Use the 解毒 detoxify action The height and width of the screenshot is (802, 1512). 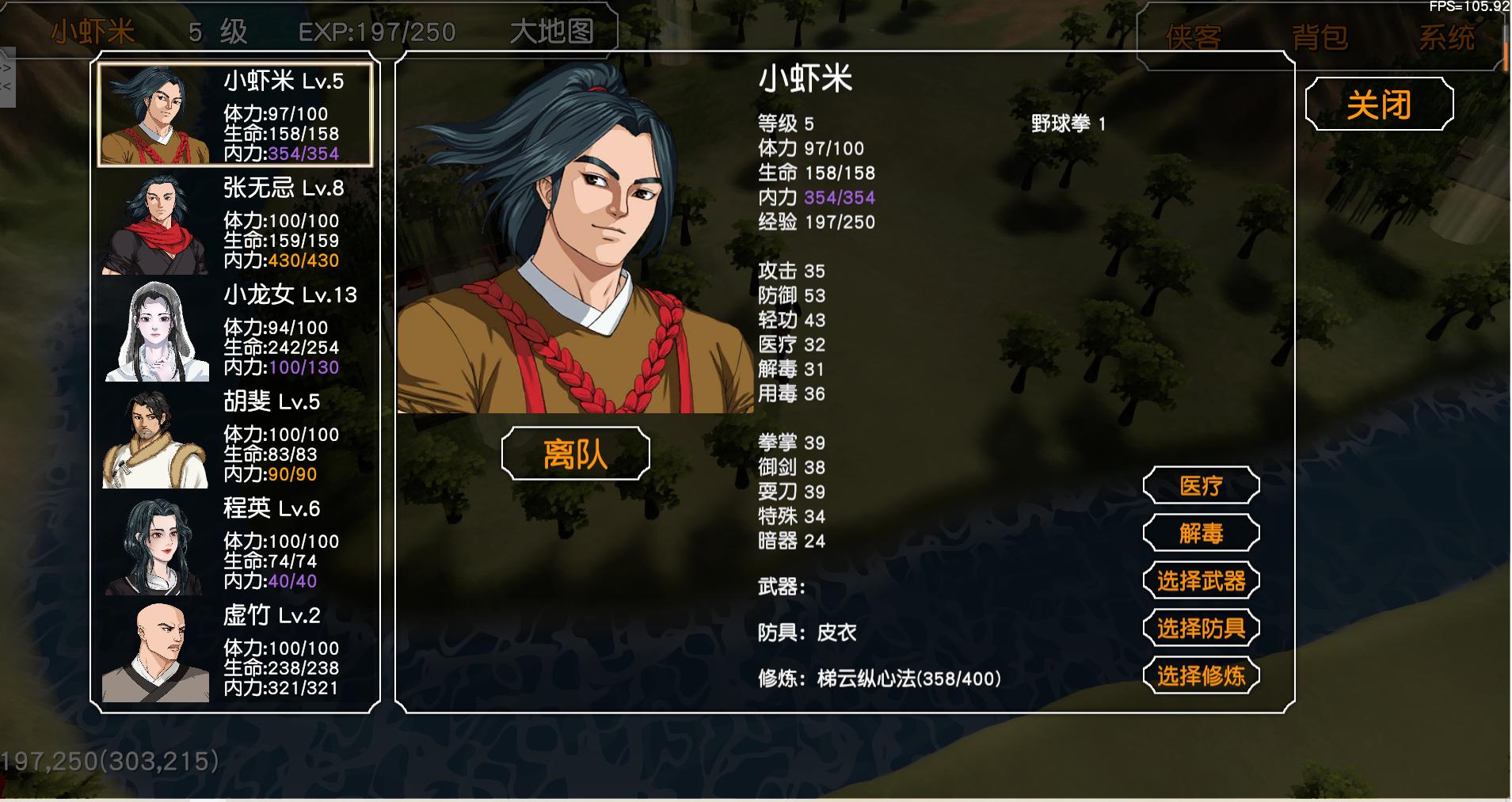click(1200, 533)
